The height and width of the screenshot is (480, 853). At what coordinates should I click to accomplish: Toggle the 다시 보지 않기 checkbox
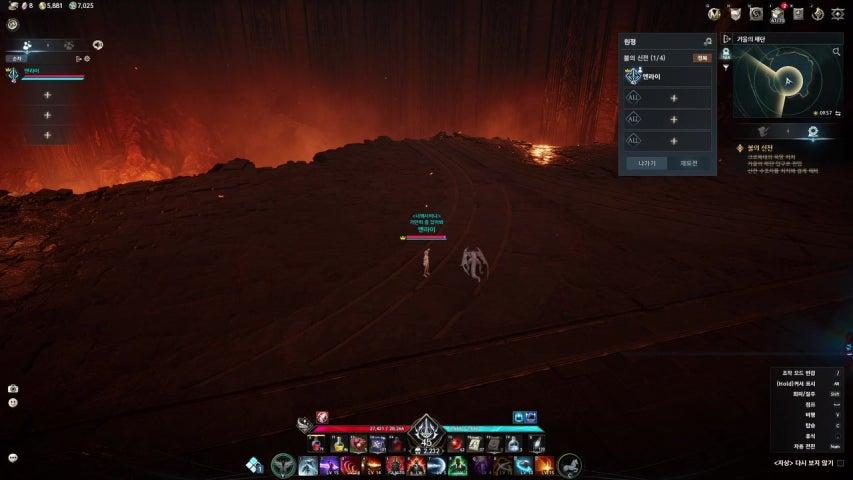[x=840, y=464]
